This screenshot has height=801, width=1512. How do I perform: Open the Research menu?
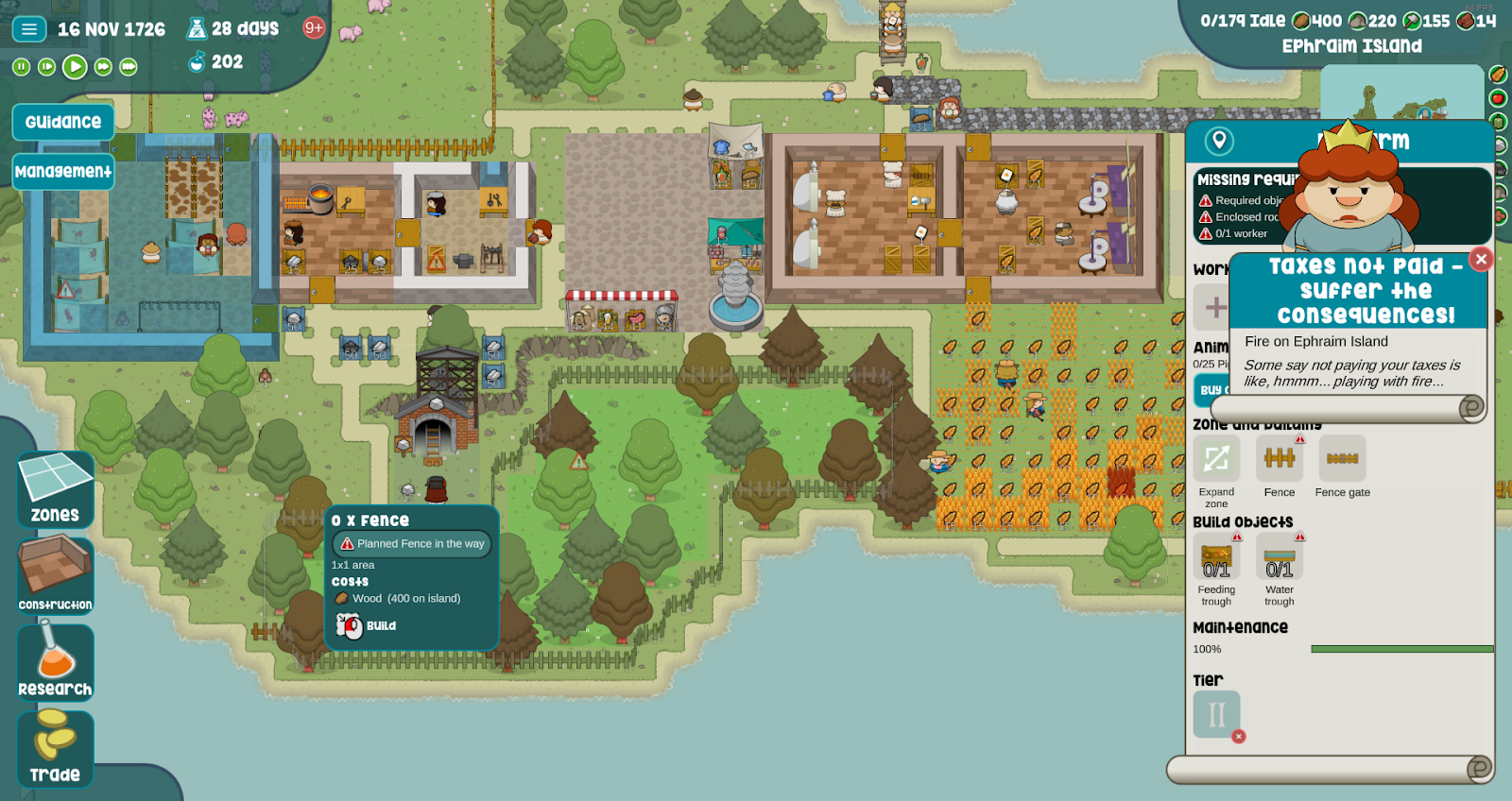pyautogui.click(x=55, y=661)
